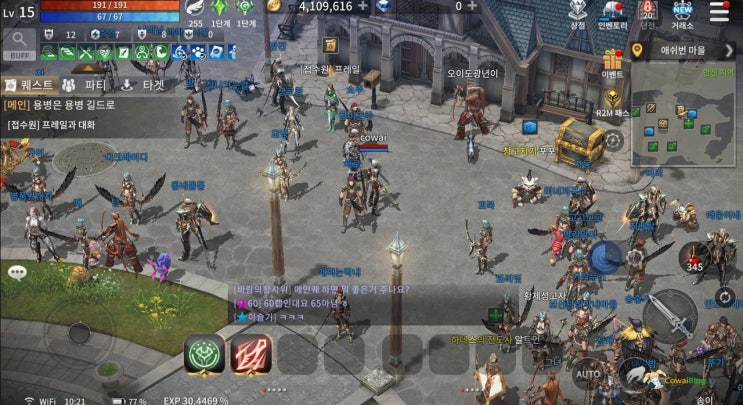The height and width of the screenshot is (405, 743).
Task: Toggle the AUTO battle button
Action: [589, 375]
